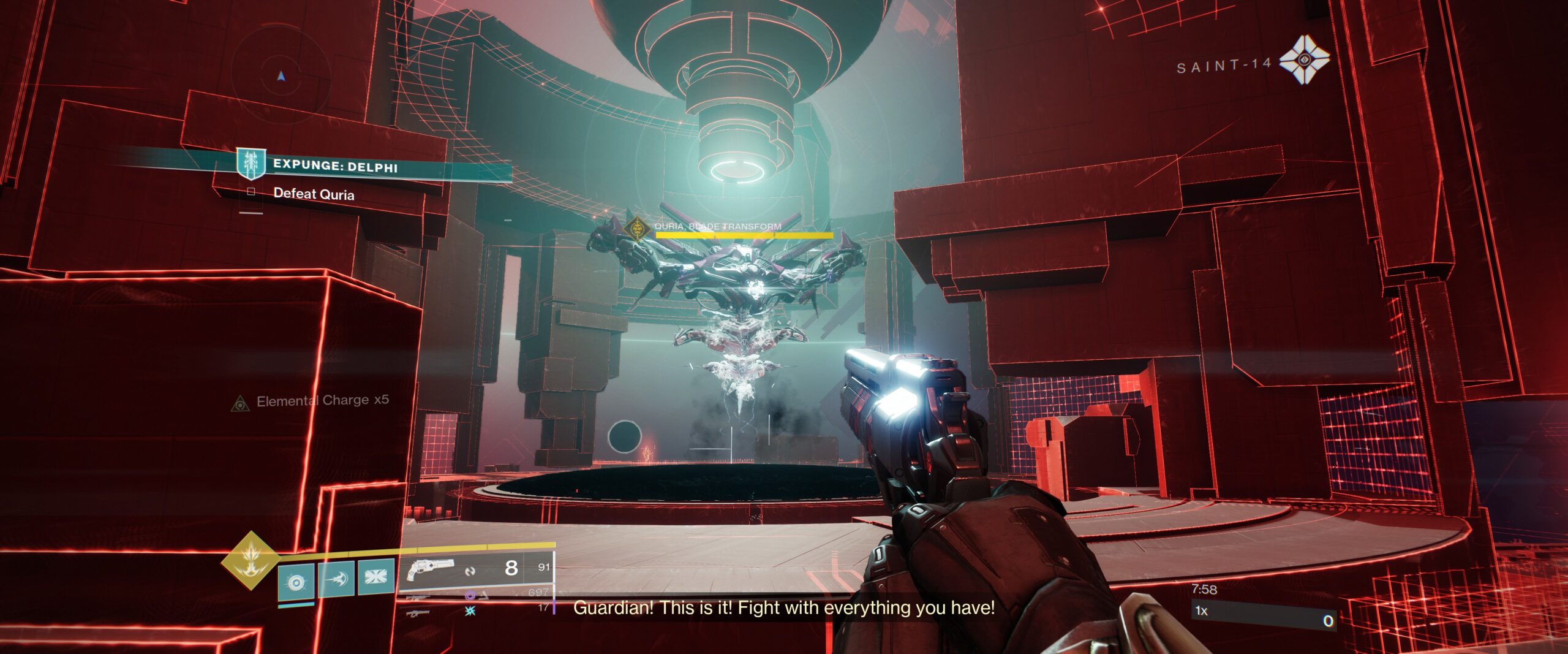Inspect the Elemental Charge x5 buff icon

click(x=240, y=403)
